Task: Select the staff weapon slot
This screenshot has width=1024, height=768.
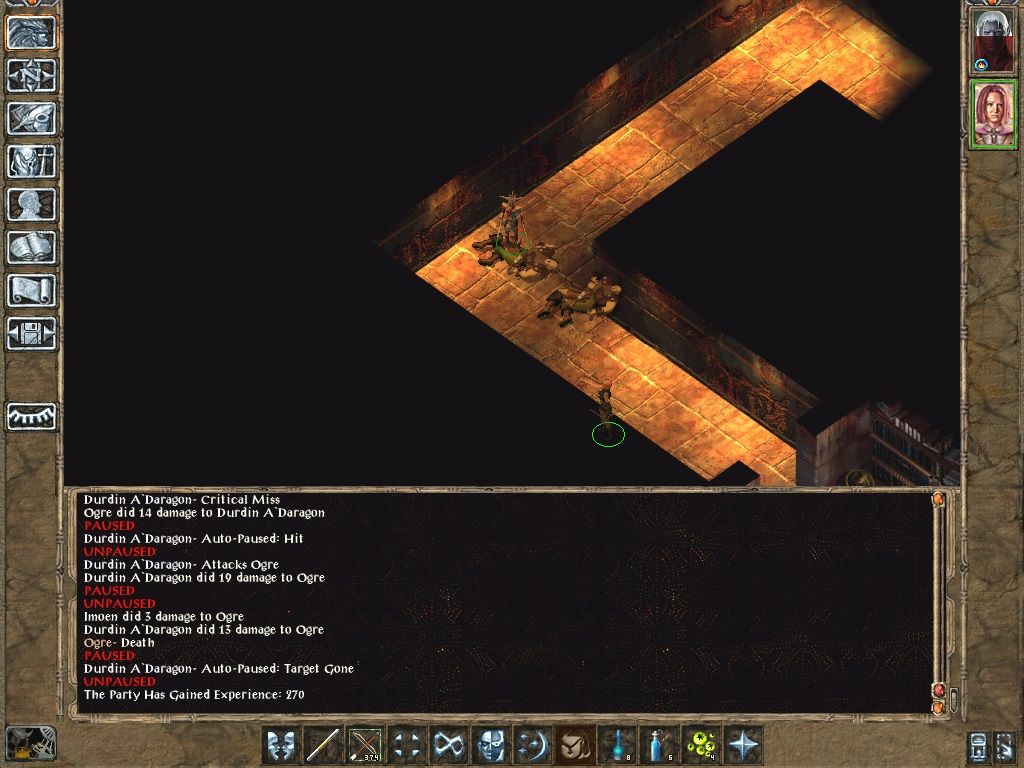Action: 323,745
